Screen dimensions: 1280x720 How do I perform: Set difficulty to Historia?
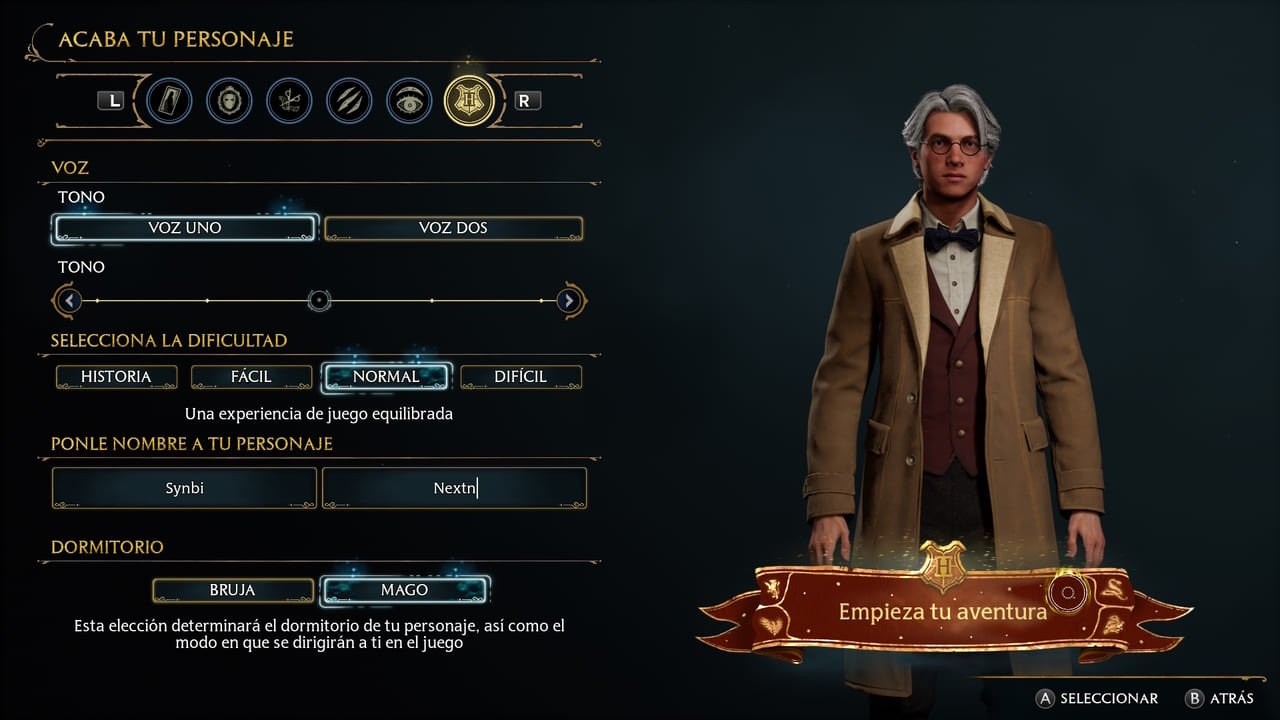[116, 377]
